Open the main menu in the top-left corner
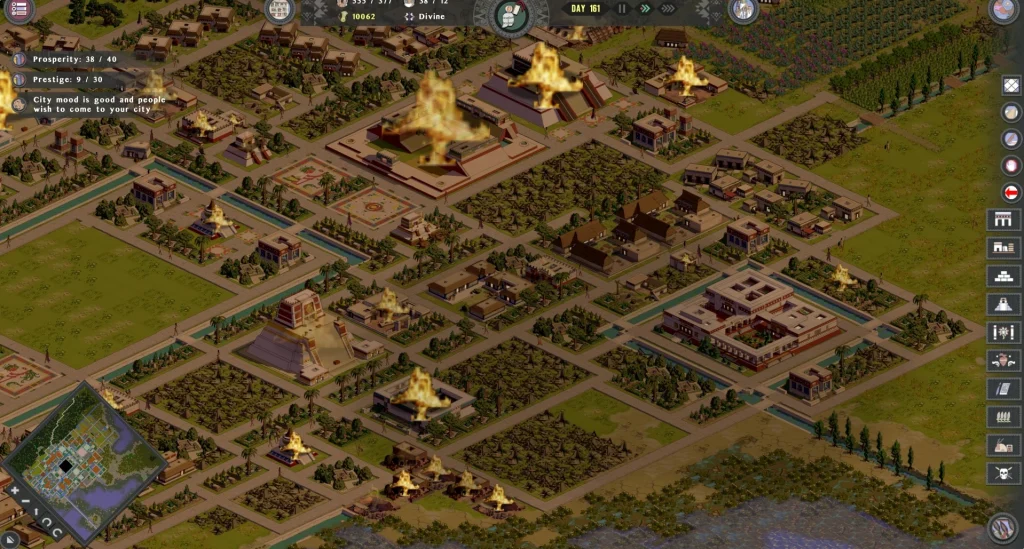This screenshot has height=549, width=1024. (18, 9)
